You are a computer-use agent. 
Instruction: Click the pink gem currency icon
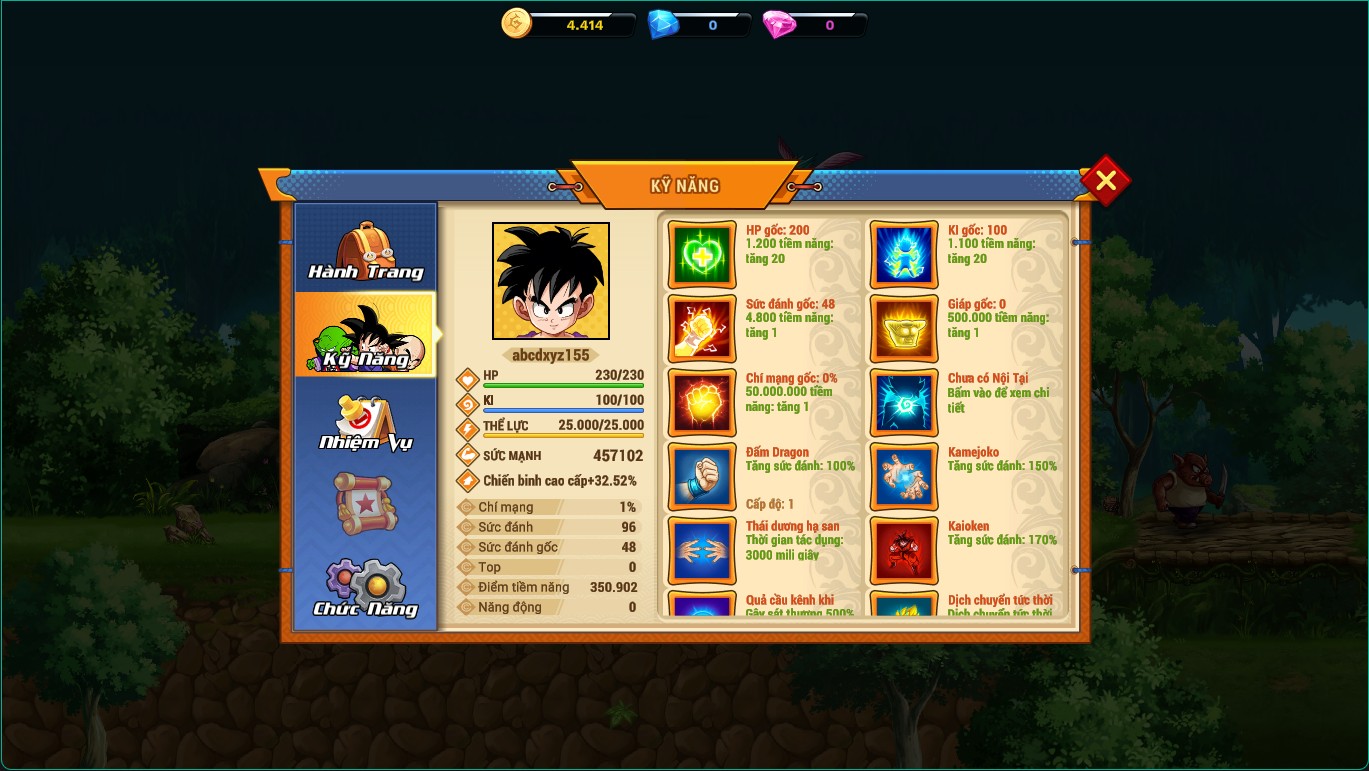779,24
